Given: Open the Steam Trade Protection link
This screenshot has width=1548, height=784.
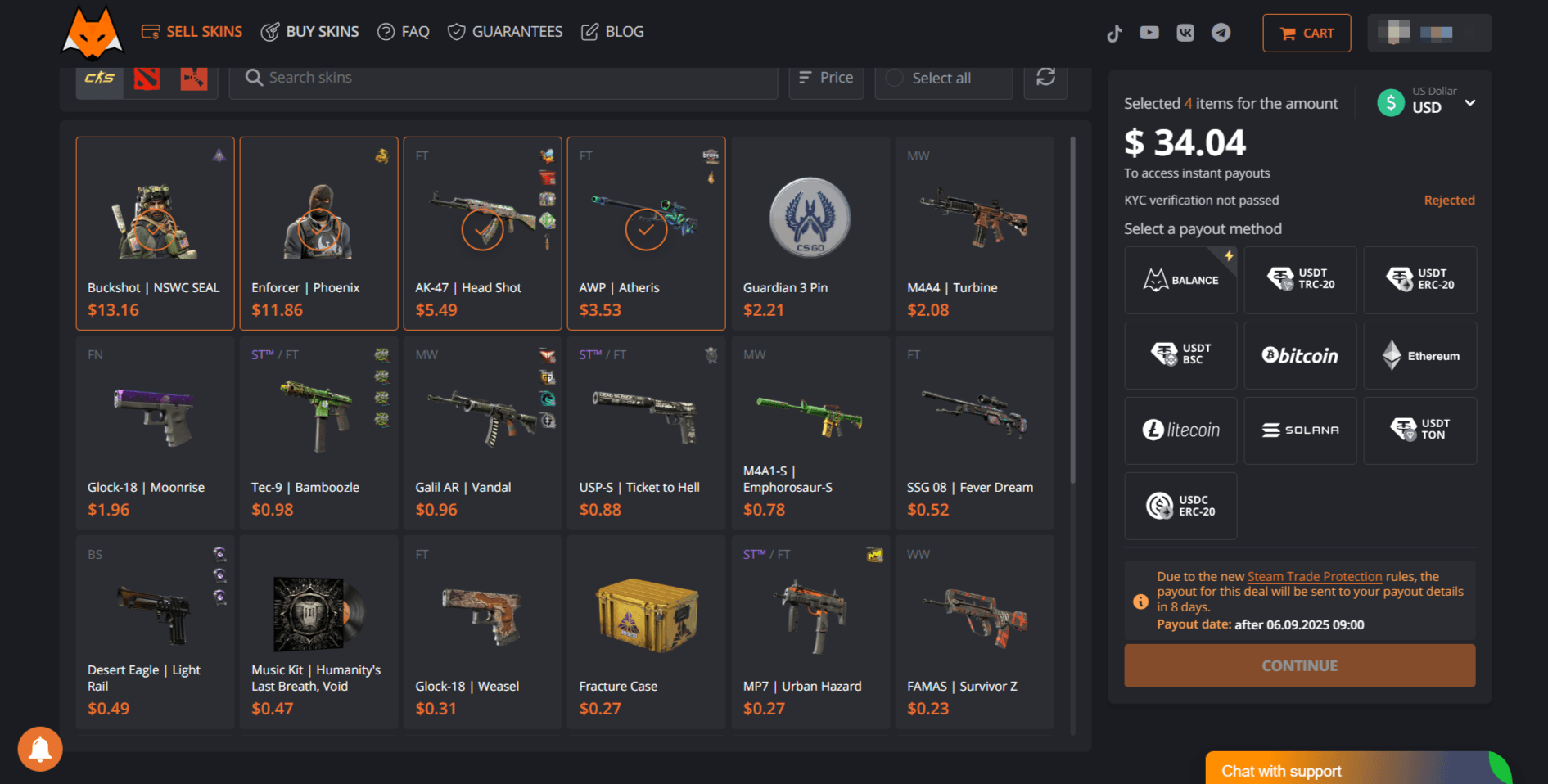Looking at the screenshot, I should click(x=1314, y=575).
